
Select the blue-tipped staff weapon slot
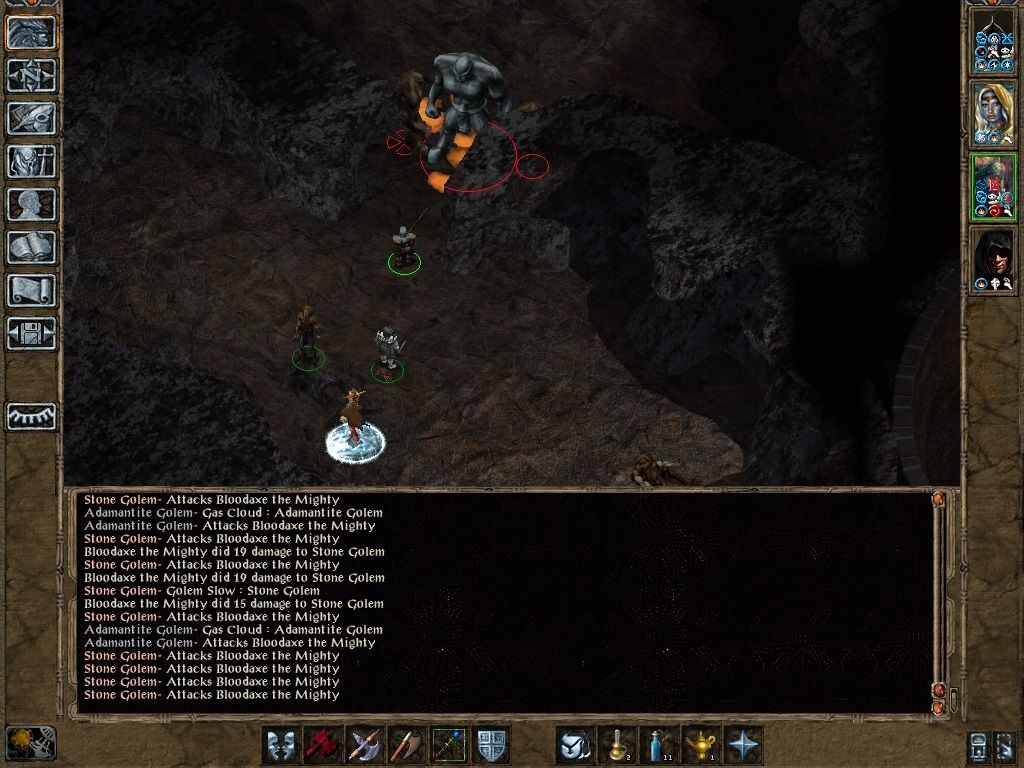[449, 746]
